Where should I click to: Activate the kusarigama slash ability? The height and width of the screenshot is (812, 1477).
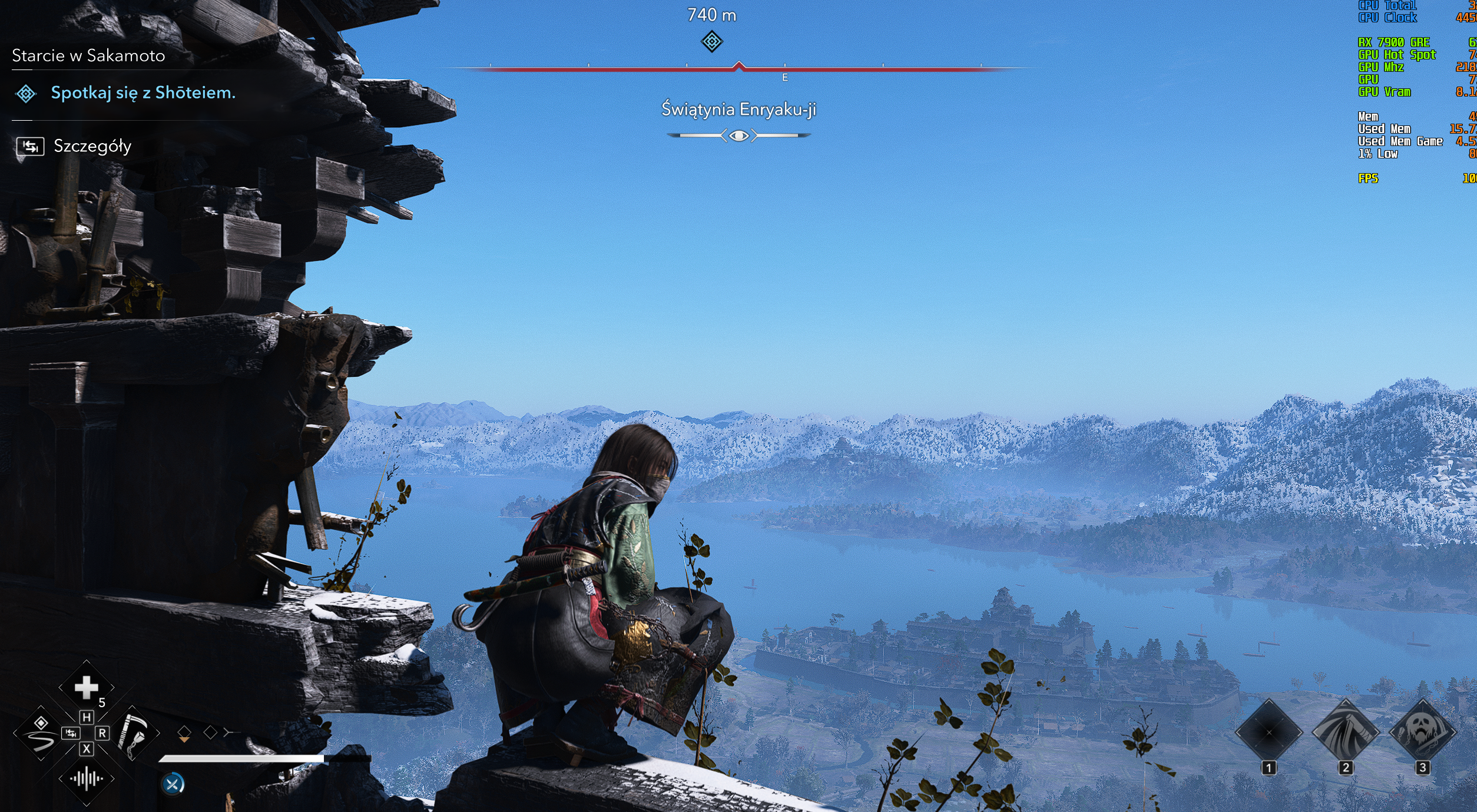pyautogui.click(x=1345, y=733)
